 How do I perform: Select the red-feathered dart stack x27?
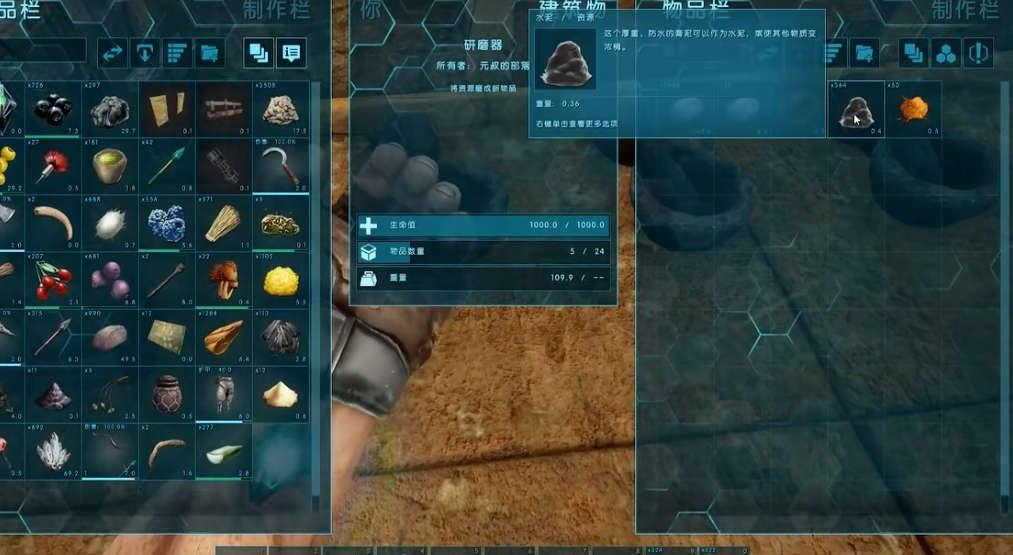(x=52, y=166)
